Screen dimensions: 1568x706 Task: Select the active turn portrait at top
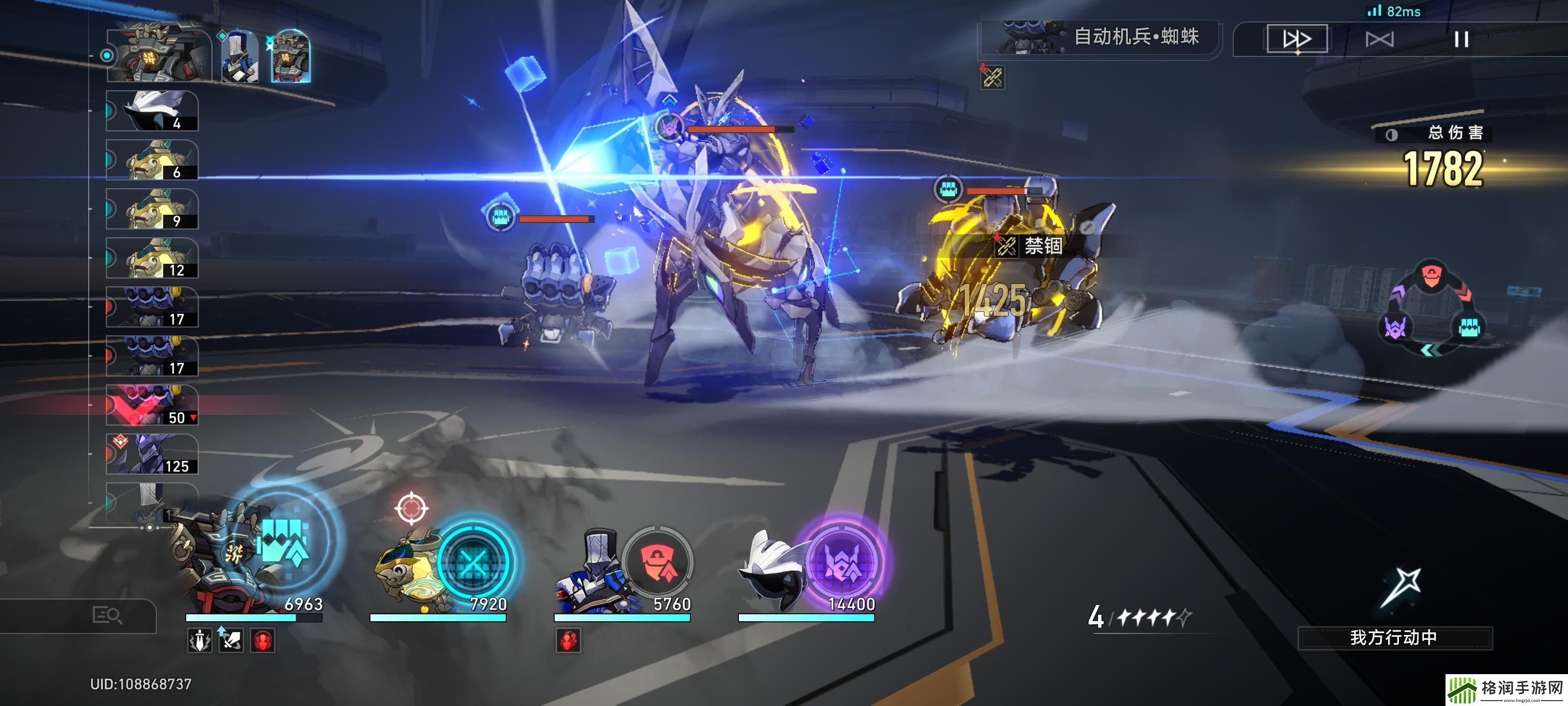click(159, 55)
